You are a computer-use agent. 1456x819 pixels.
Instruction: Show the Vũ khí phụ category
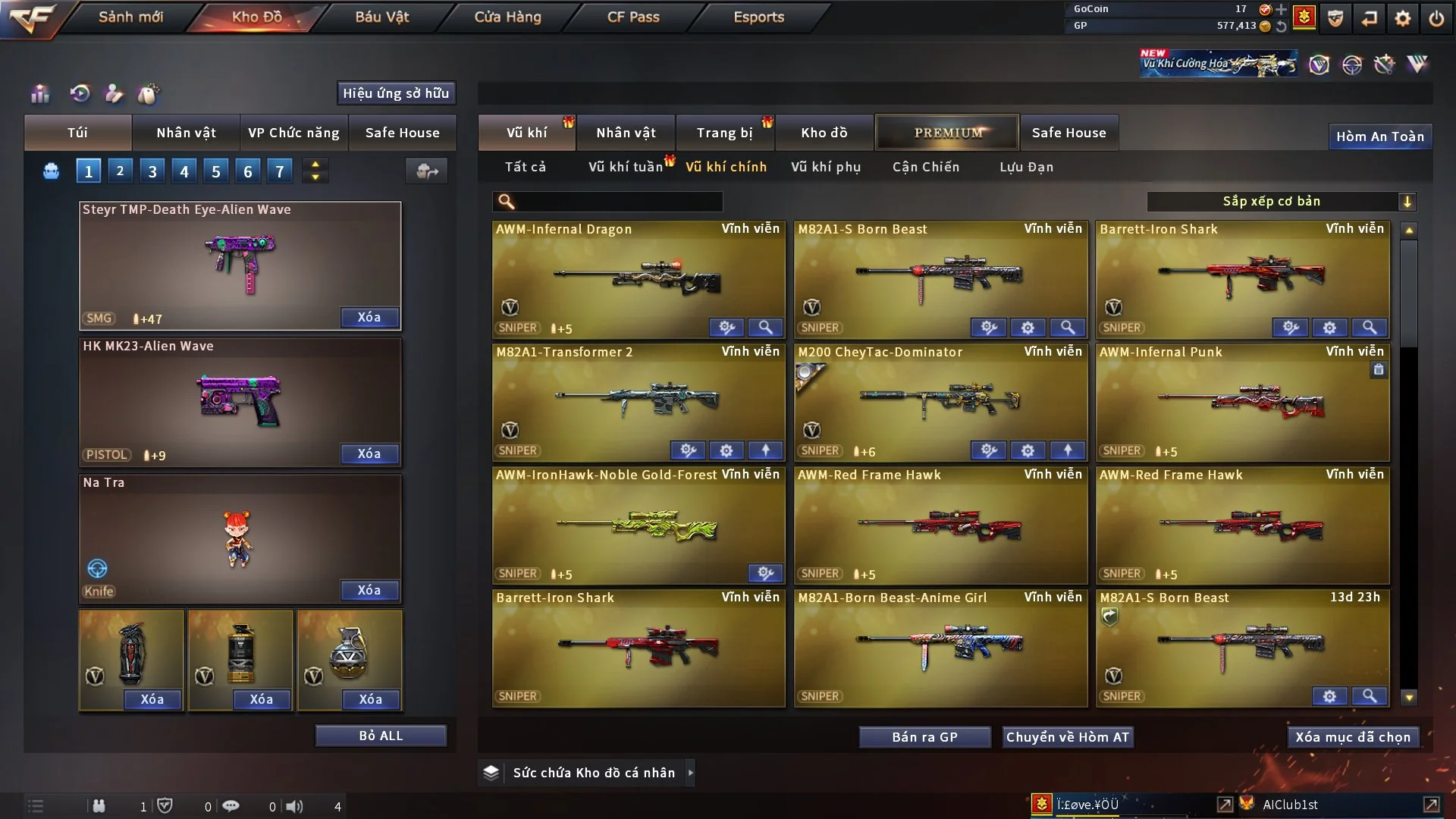[826, 167]
